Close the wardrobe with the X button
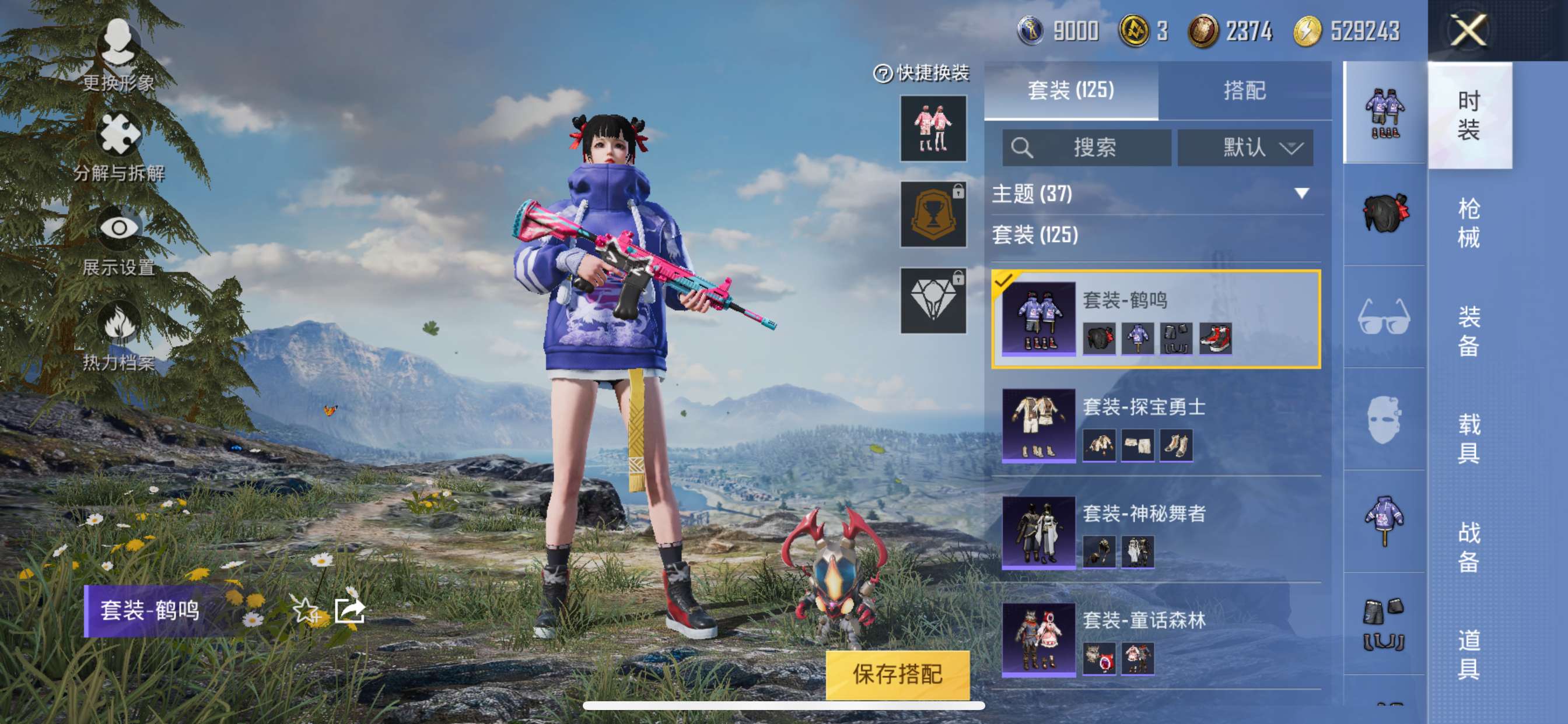The image size is (1568, 724). (1468, 30)
